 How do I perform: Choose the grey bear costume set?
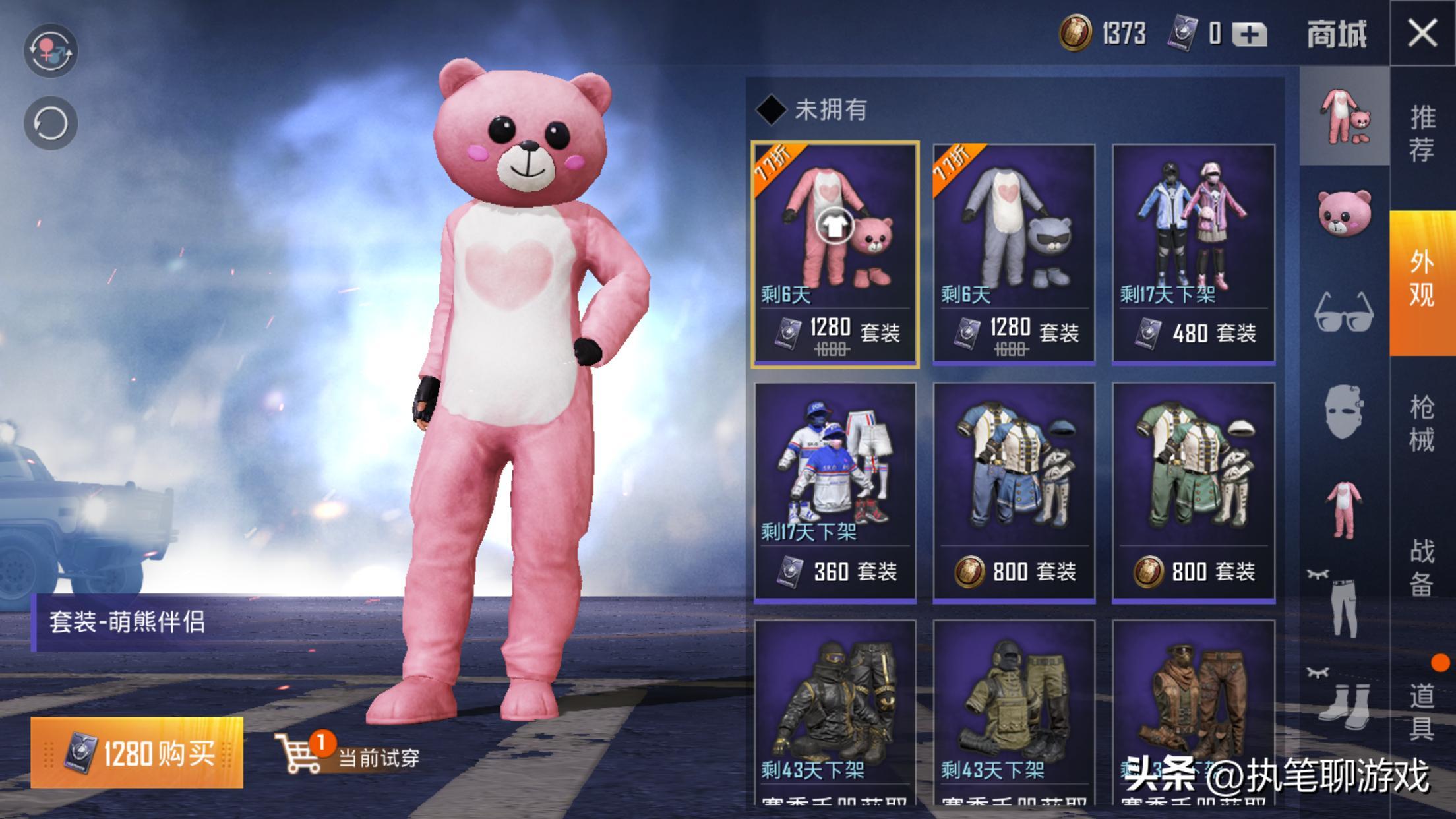[1014, 253]
